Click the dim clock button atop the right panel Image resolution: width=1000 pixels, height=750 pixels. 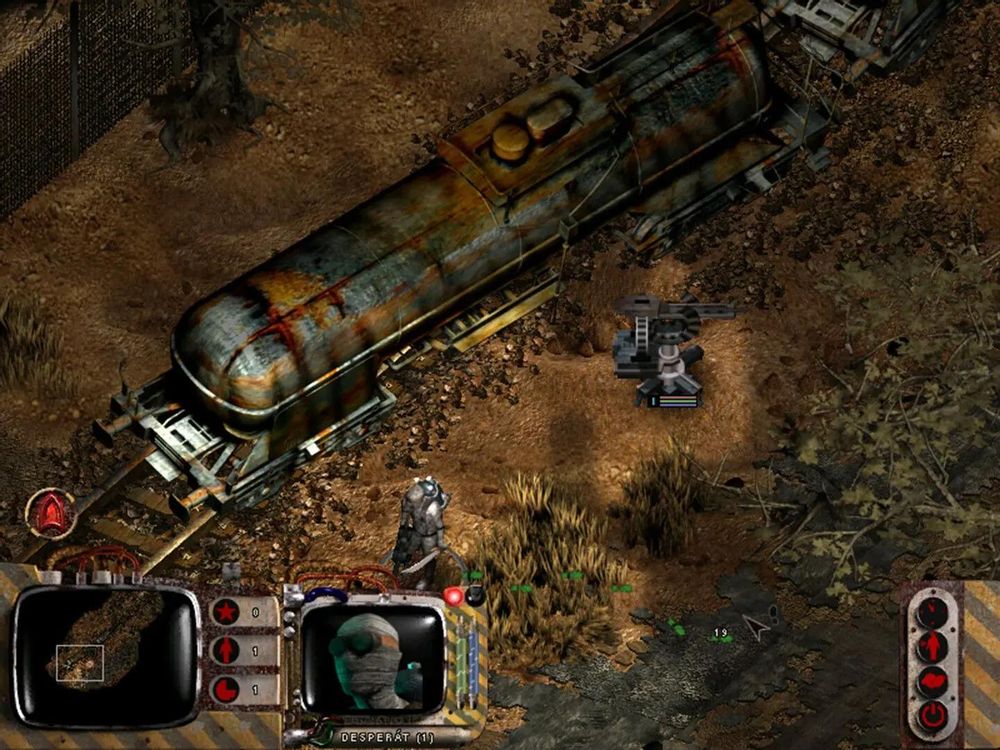point(932,610)
